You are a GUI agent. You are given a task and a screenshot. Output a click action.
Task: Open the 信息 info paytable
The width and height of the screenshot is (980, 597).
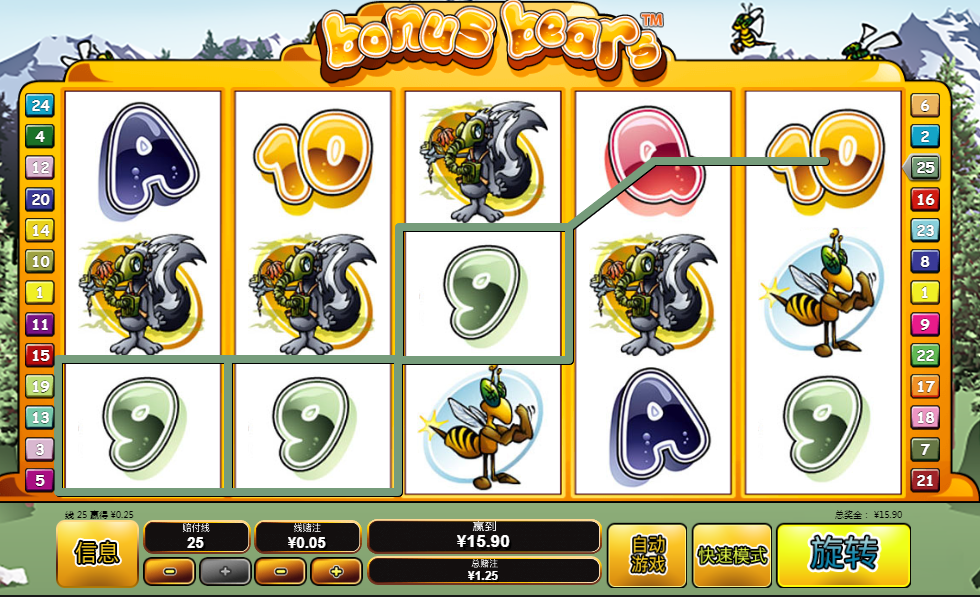(97, 553)
